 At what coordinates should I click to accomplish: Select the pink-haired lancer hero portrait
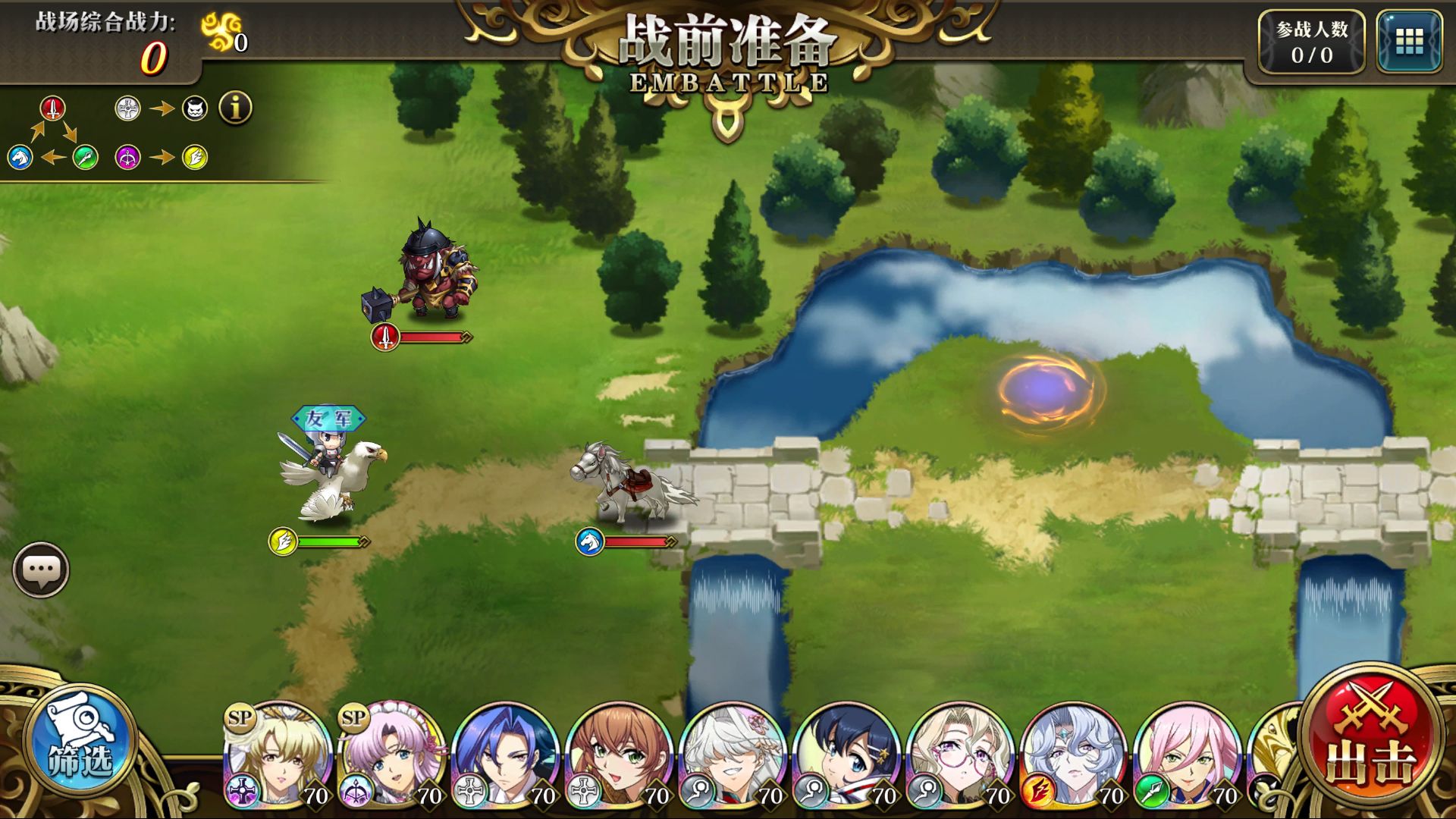[x=1189, y=754]
